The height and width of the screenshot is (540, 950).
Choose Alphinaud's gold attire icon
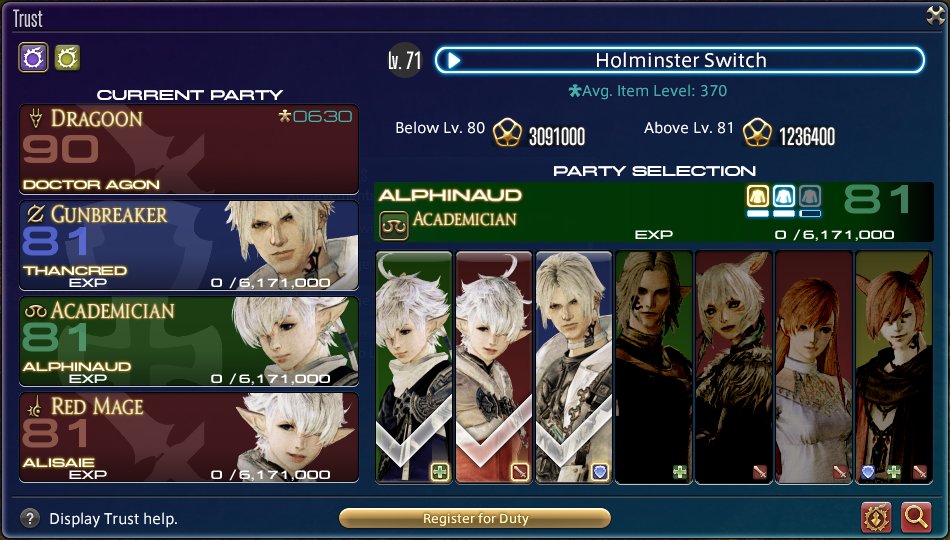[x=757, y=198]
